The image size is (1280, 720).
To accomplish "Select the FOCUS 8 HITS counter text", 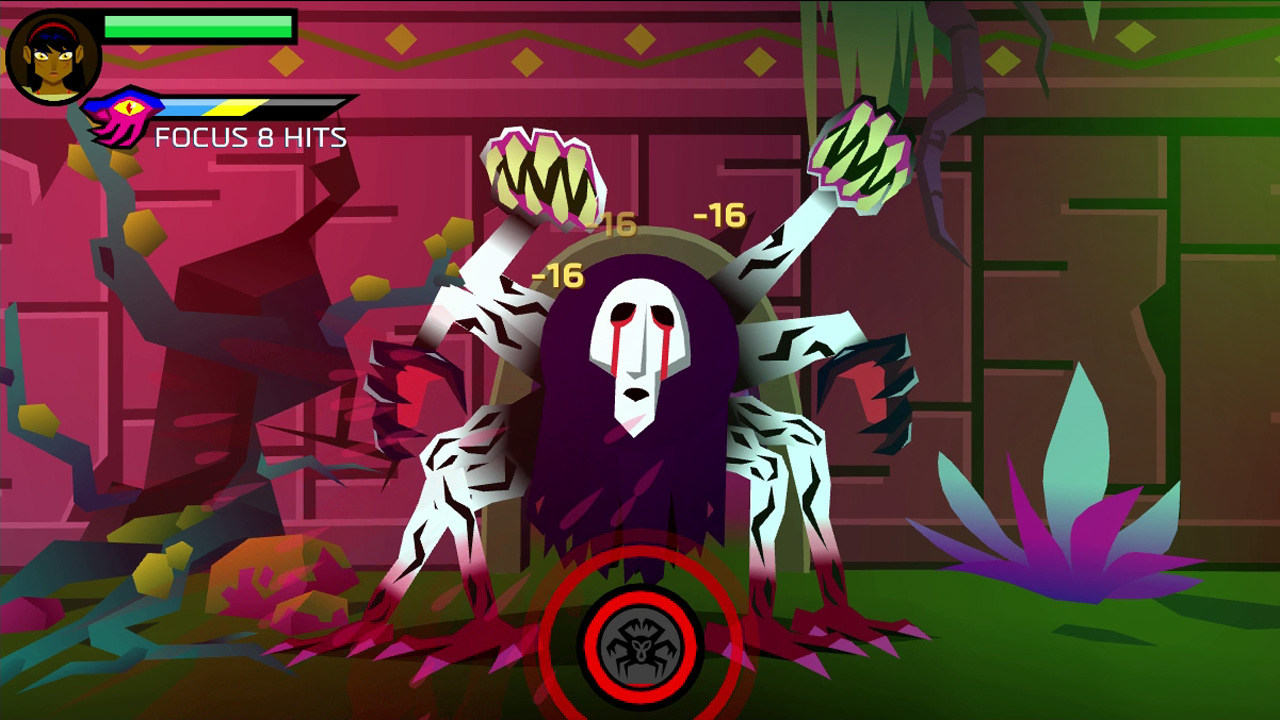I will (250, 138).
